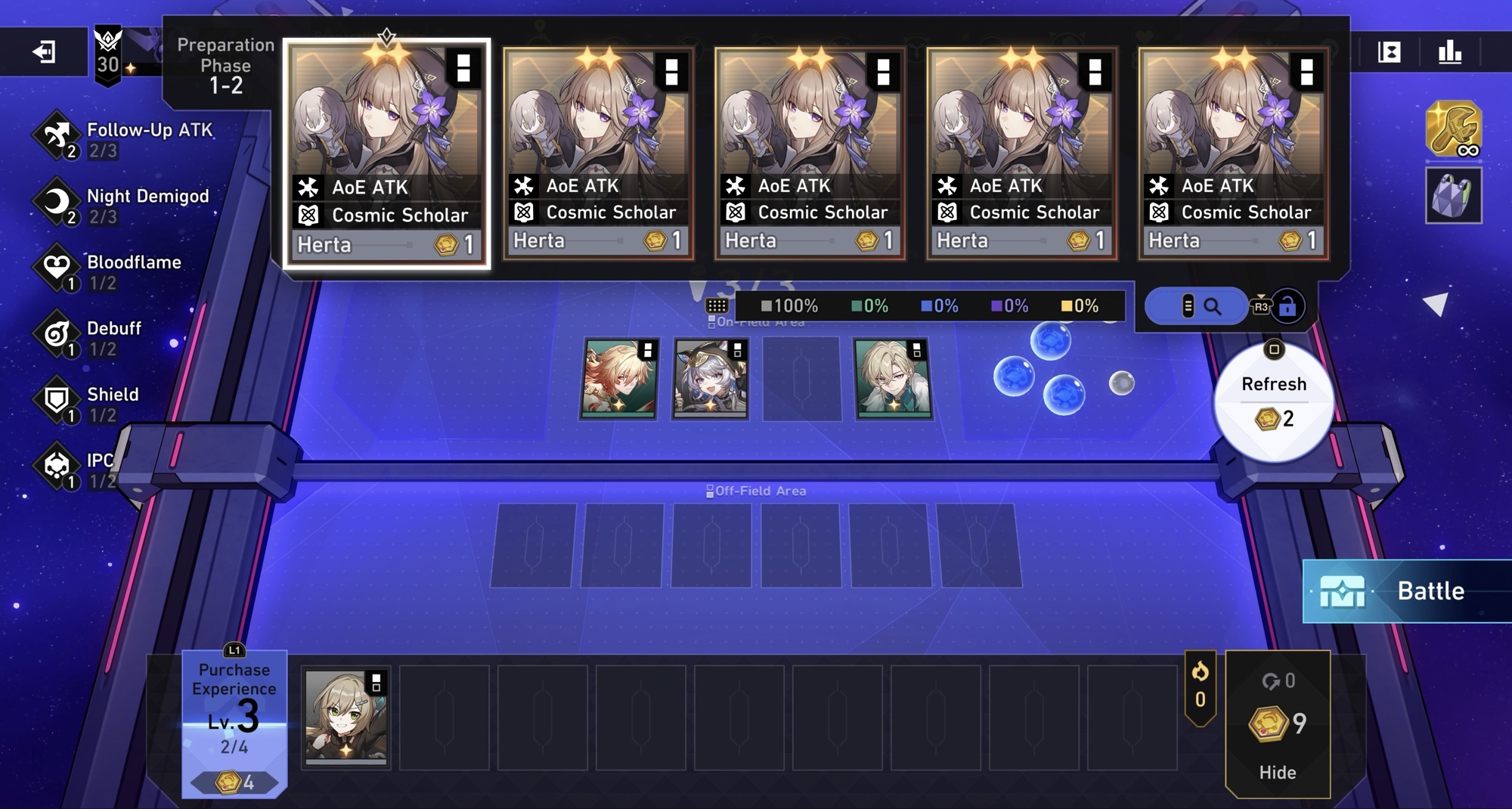Select the orange-haired on-field character
Screen dimensions: 1512x809
(x=619, y=377)
